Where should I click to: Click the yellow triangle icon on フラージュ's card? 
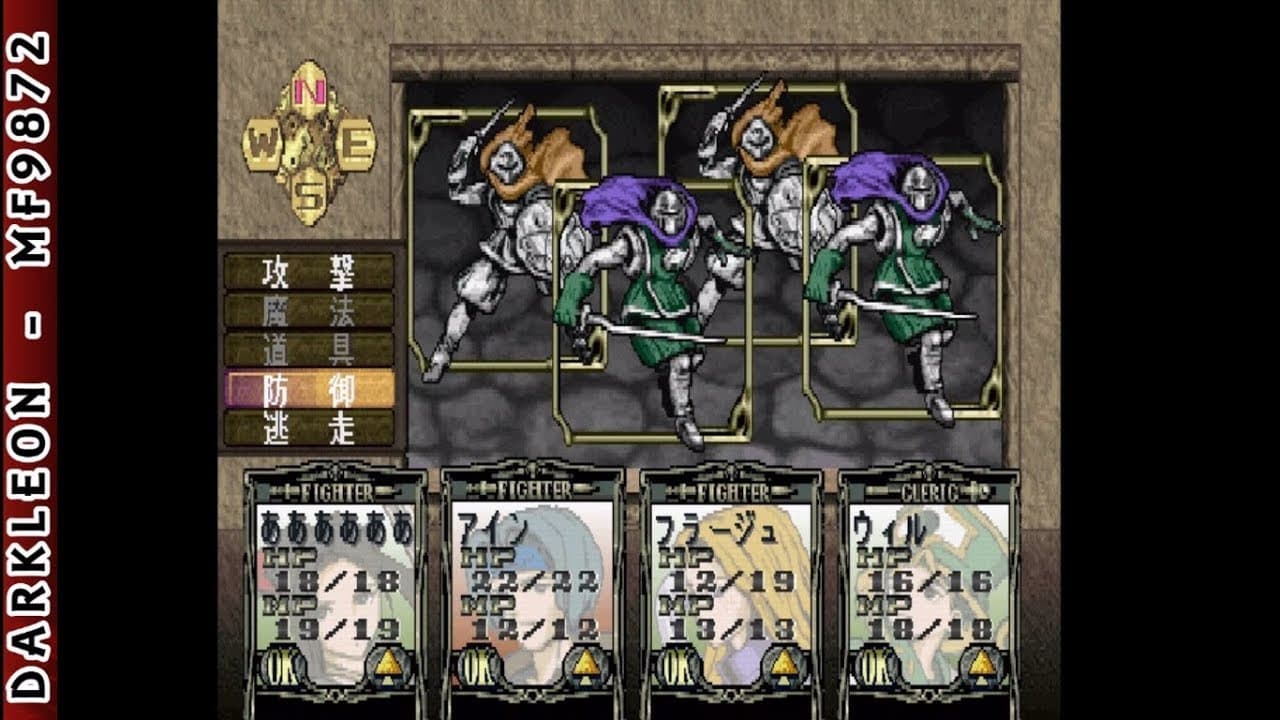[x=785, y=664]
